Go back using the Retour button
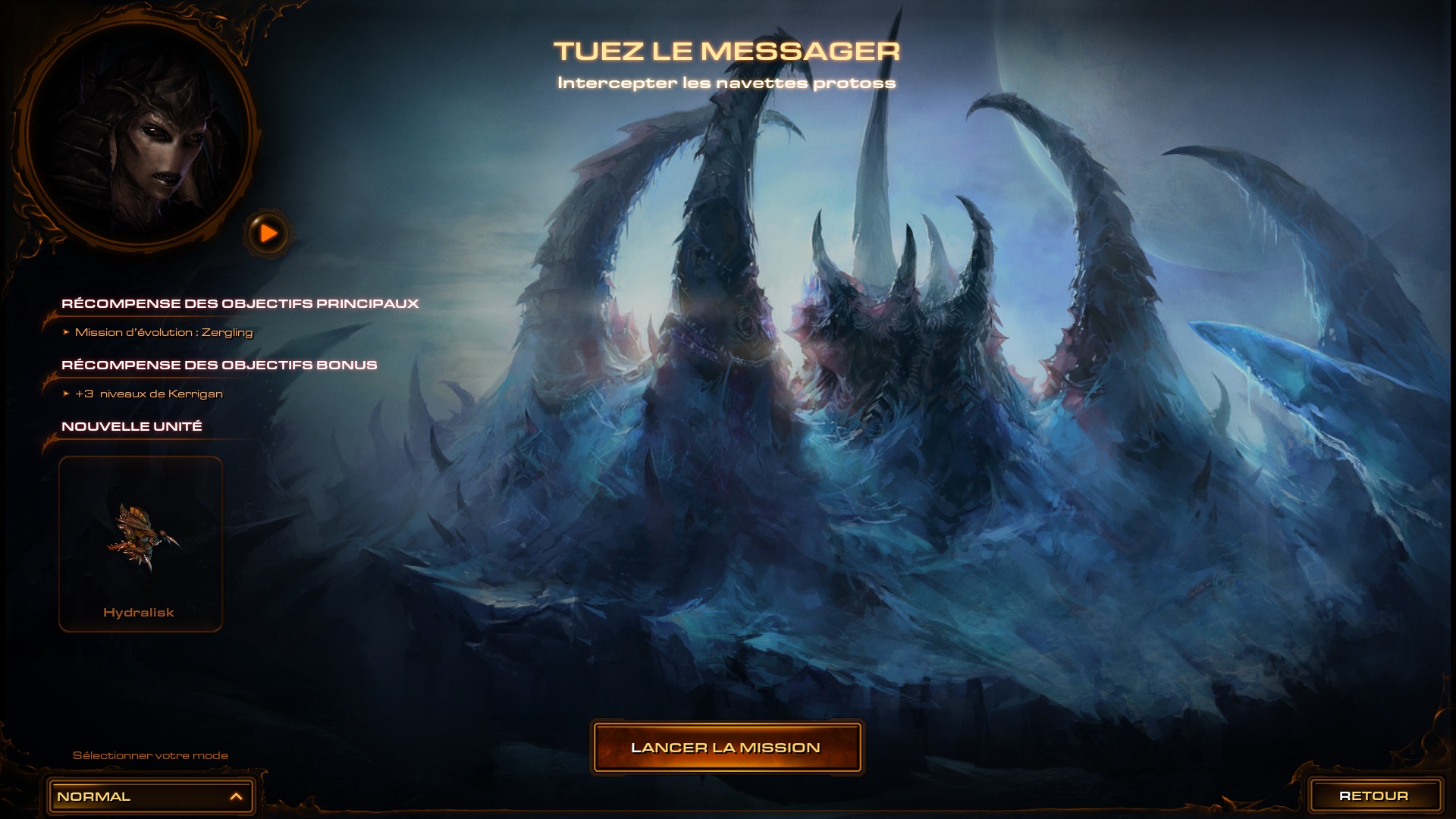 (x=1373, y=796)
